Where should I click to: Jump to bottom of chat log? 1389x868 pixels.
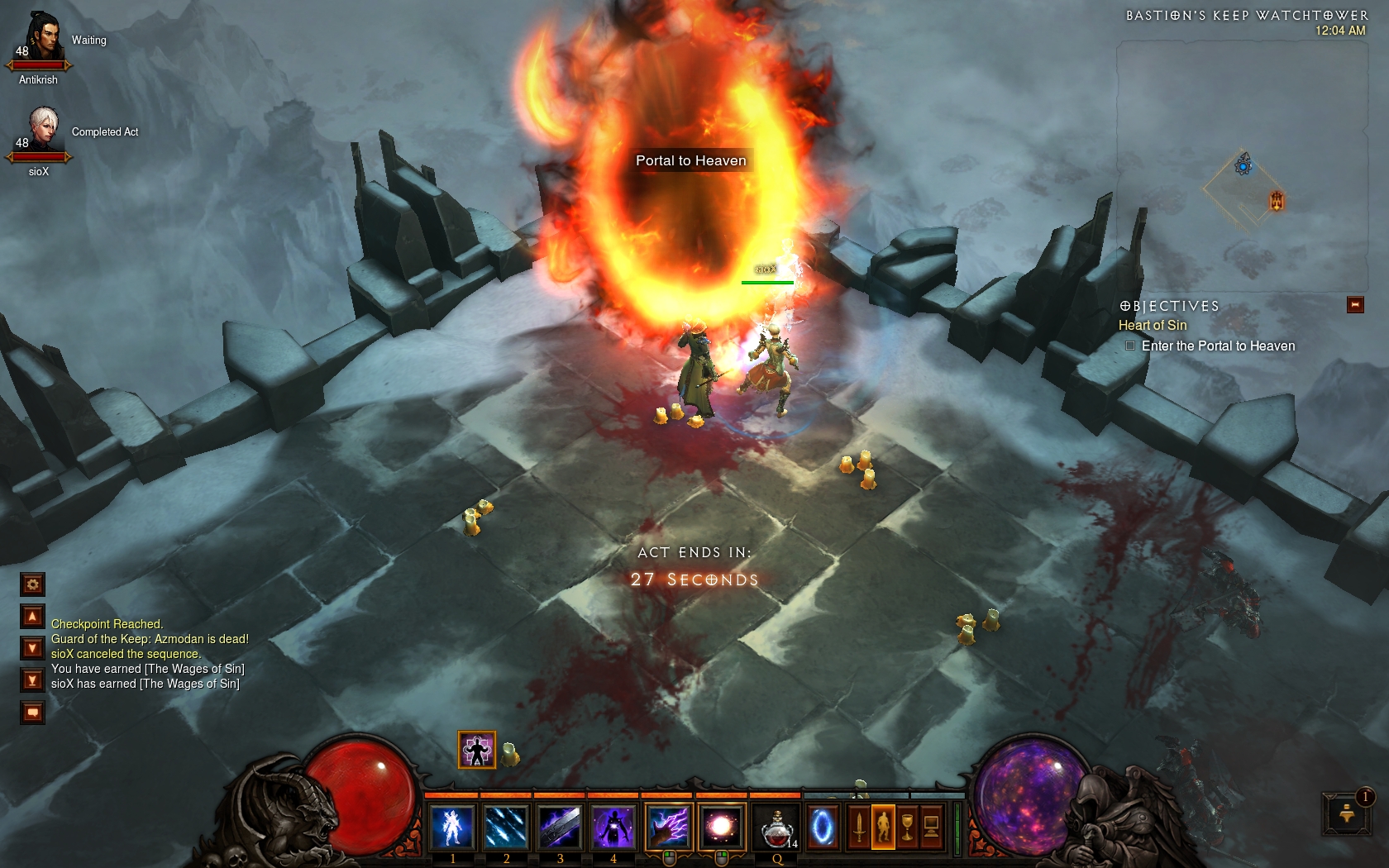pos(33,680)
